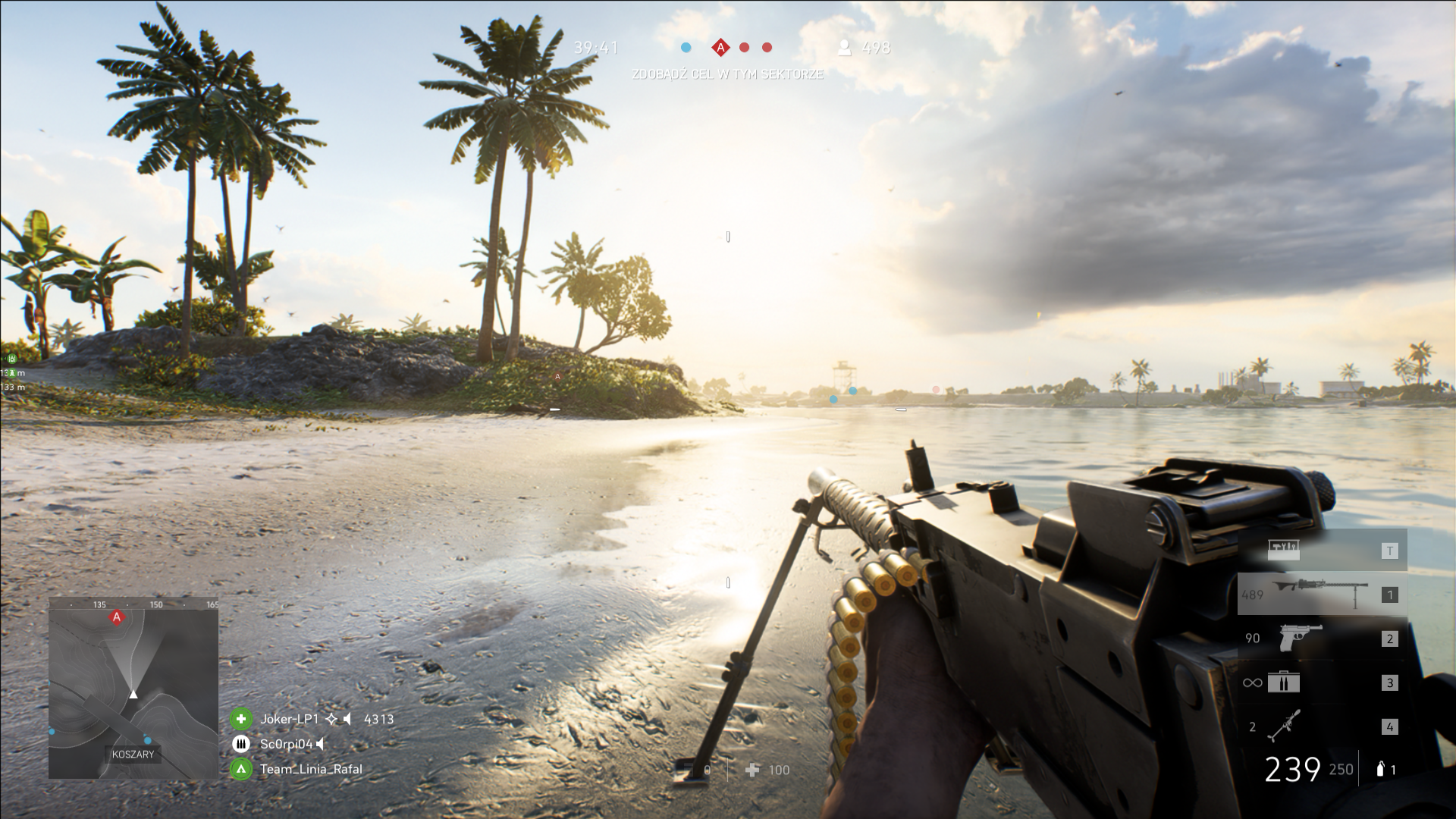Click the toolbox fortification slot
This screenshot has height=819, width=1456.
(1283, 550)
